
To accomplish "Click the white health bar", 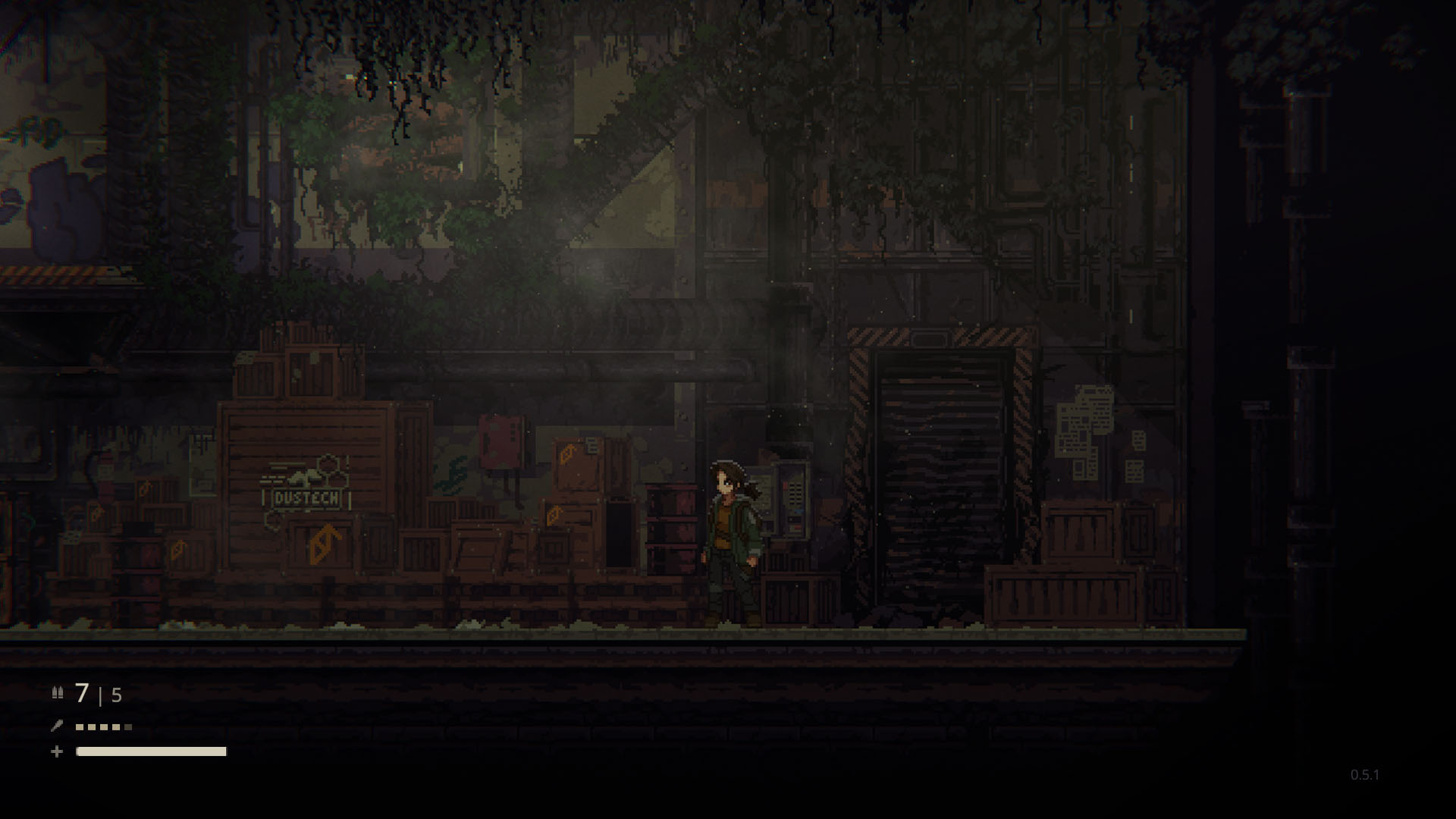I will tap(152, 752).
